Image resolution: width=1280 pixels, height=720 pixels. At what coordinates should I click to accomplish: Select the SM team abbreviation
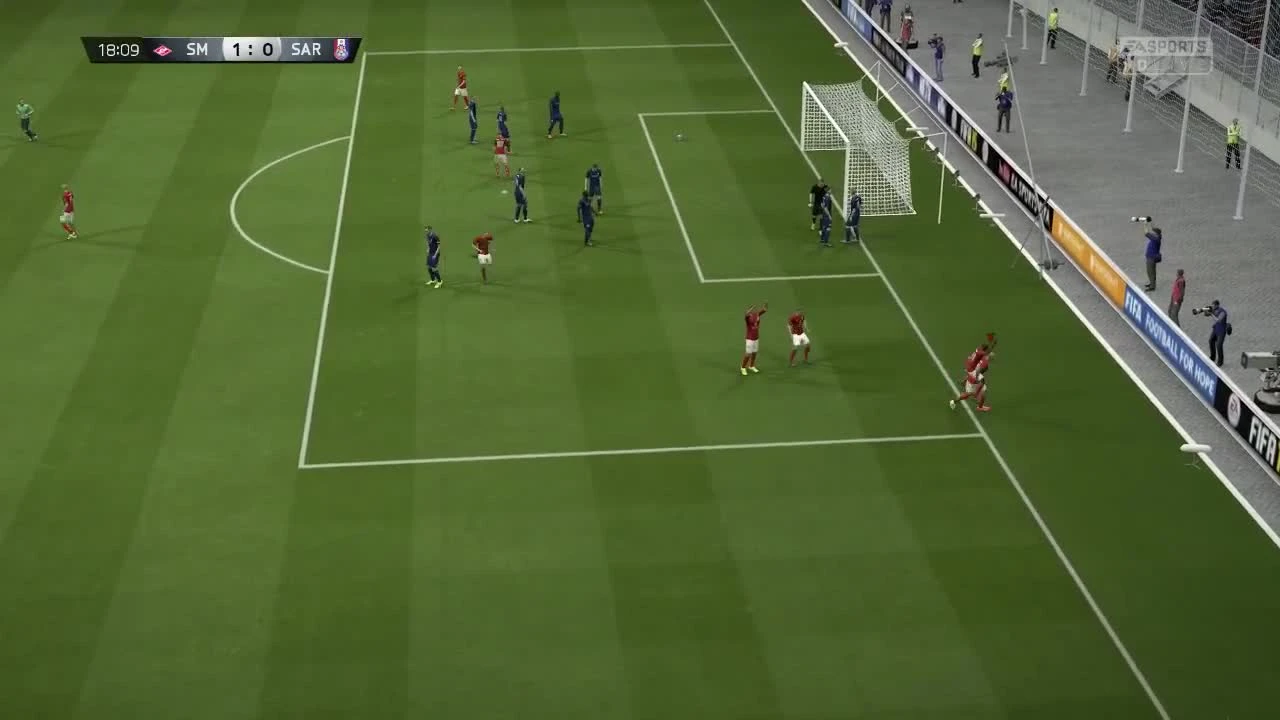pos(197,49)
